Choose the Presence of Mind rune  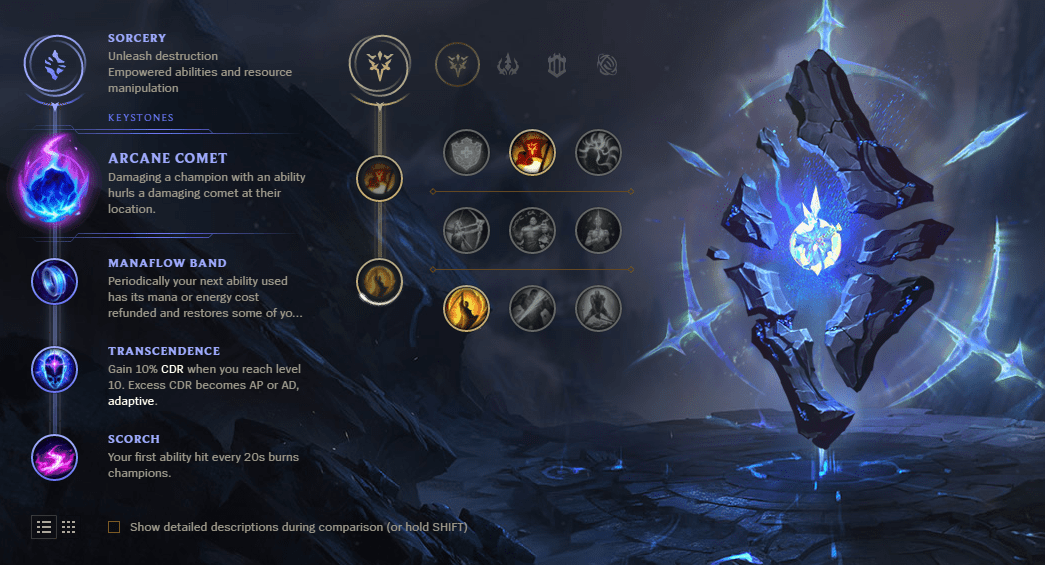(x=598, y=153)
